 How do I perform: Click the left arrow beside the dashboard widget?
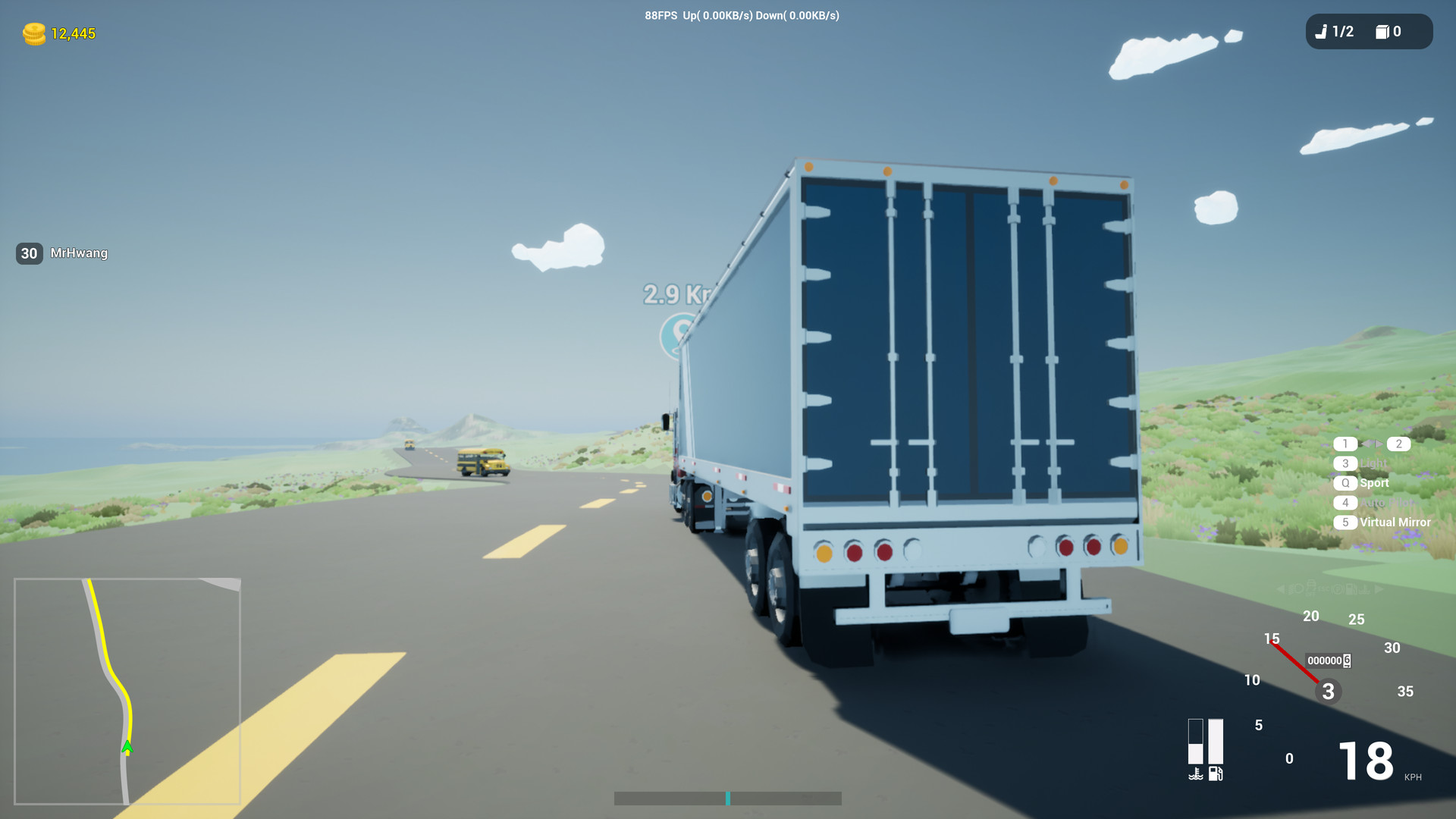click(x=1281, y=589)
